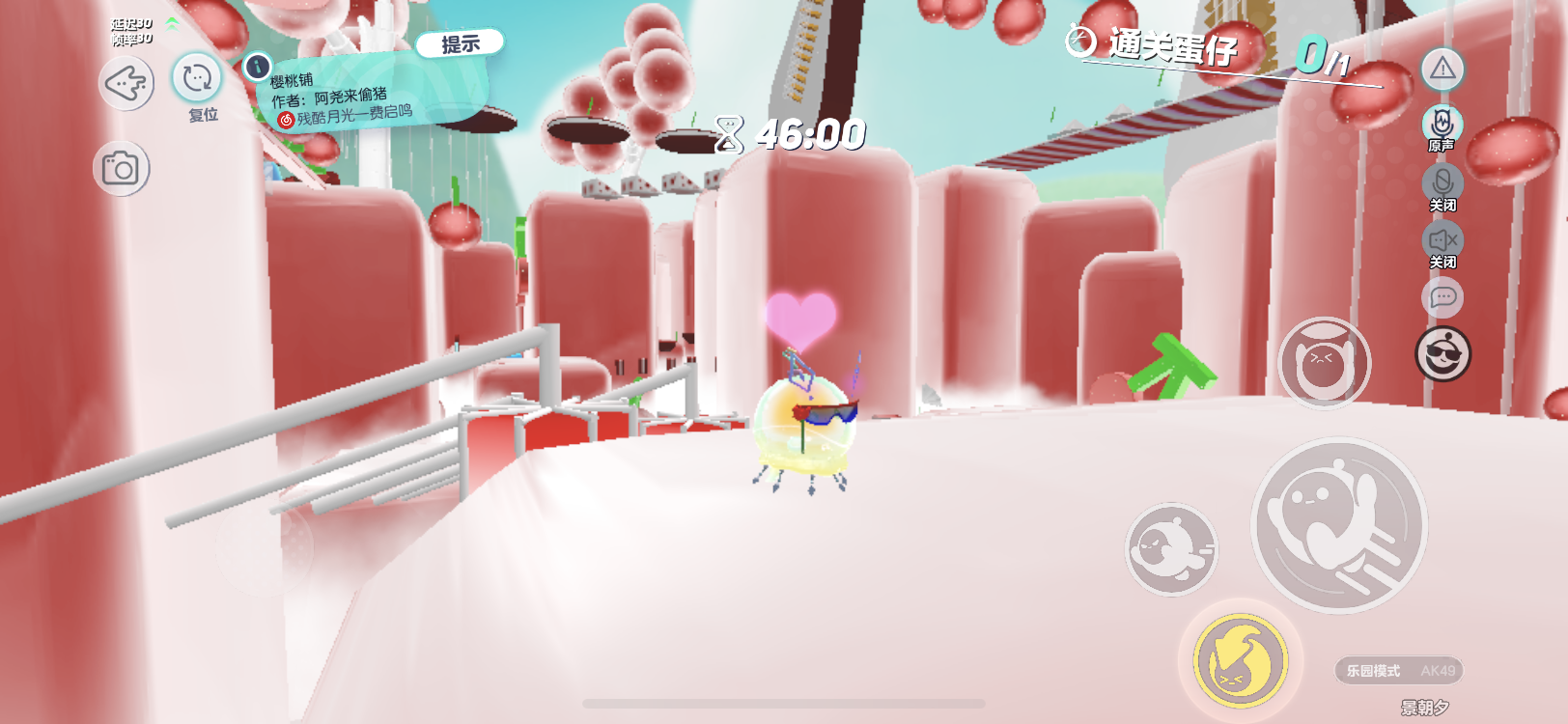Activate the dive tackle button
The image size is (1568, 724).
(x=1172, y=548)
